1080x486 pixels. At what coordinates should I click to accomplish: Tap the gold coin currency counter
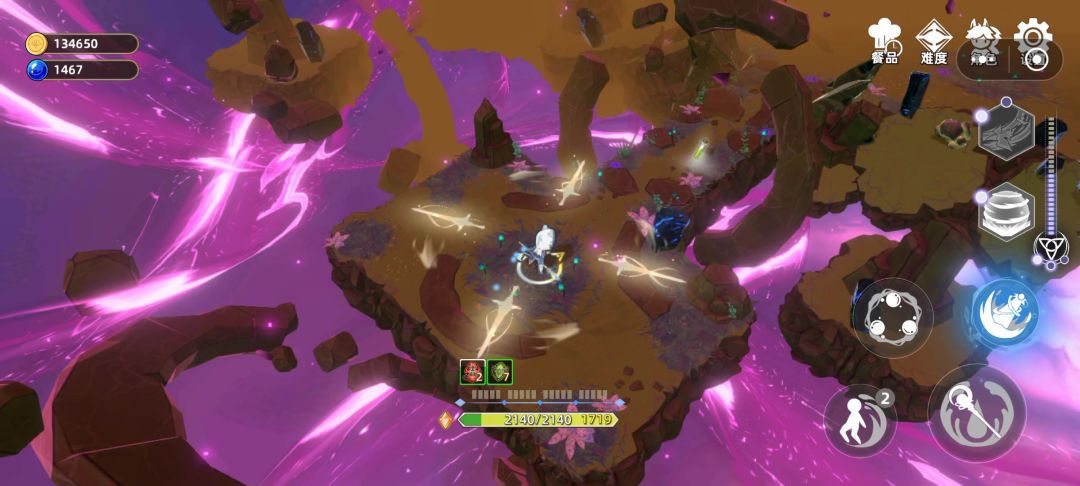coord(82,43)
